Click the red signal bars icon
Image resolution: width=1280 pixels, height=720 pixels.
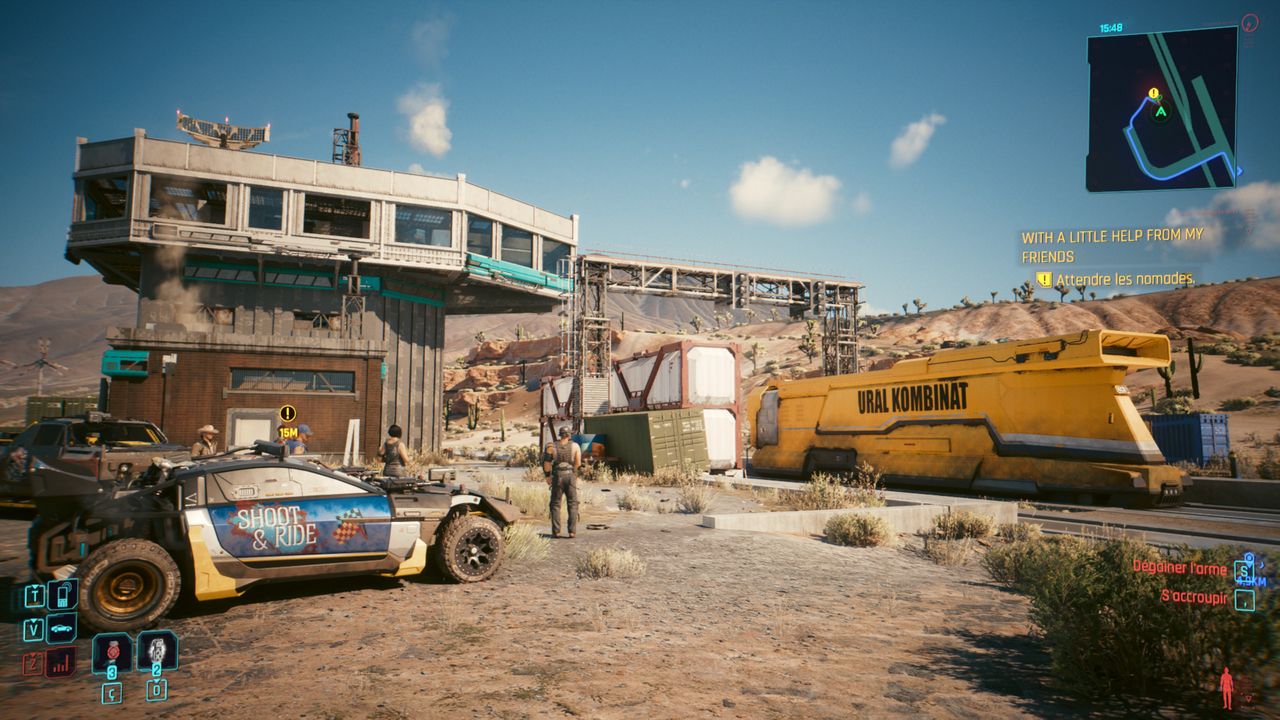point(60,661)
